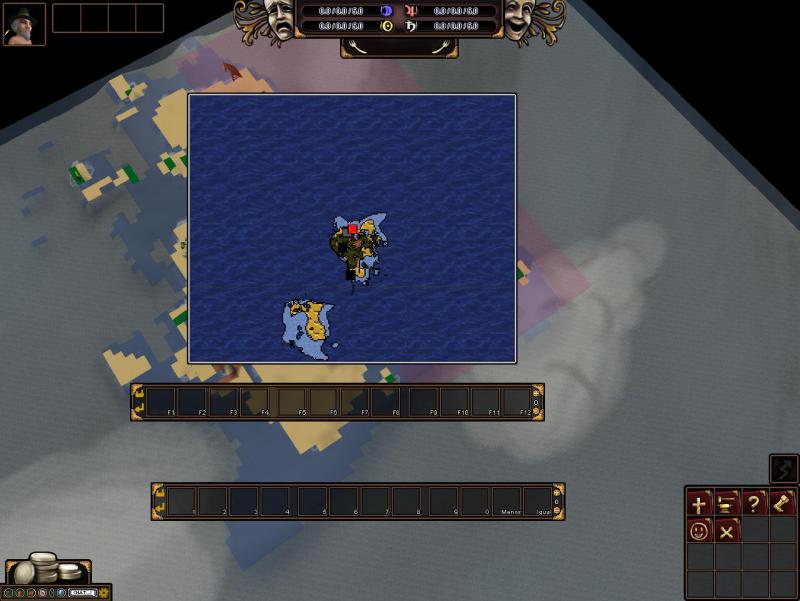Open the chat input box
800x601 pixels.
[x=81, y=593]
